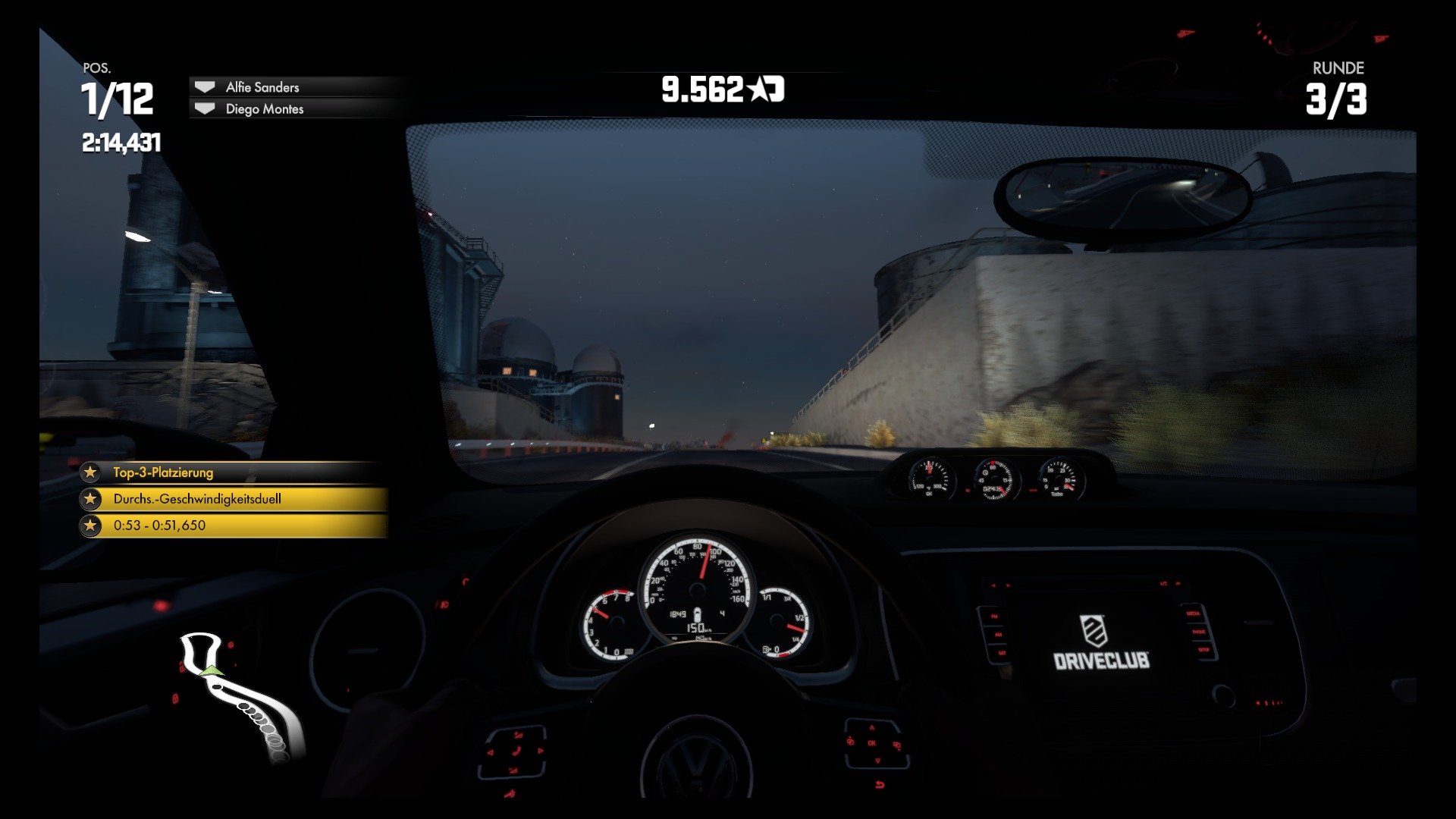Expand with the up arrow on the right wheel pad
This screenshot has width=1456, height=819.
click(x=872, y=728)
